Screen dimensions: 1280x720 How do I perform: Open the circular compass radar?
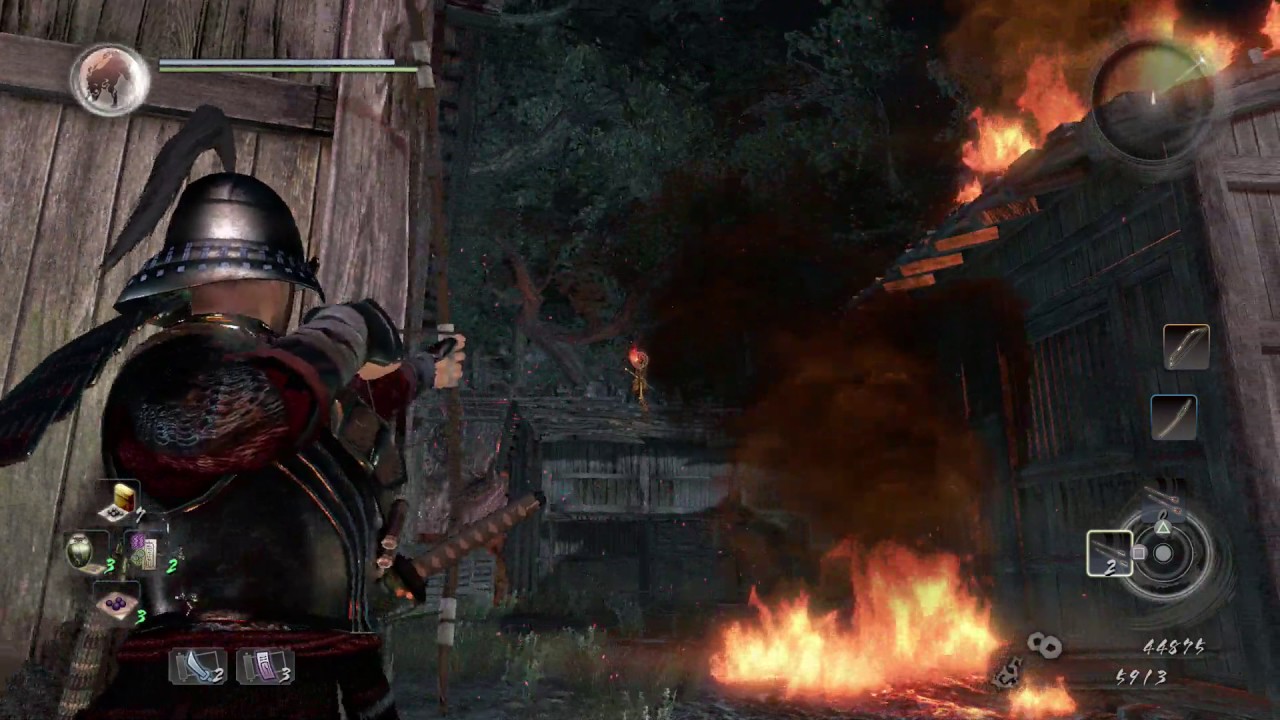pos(1153,99)
